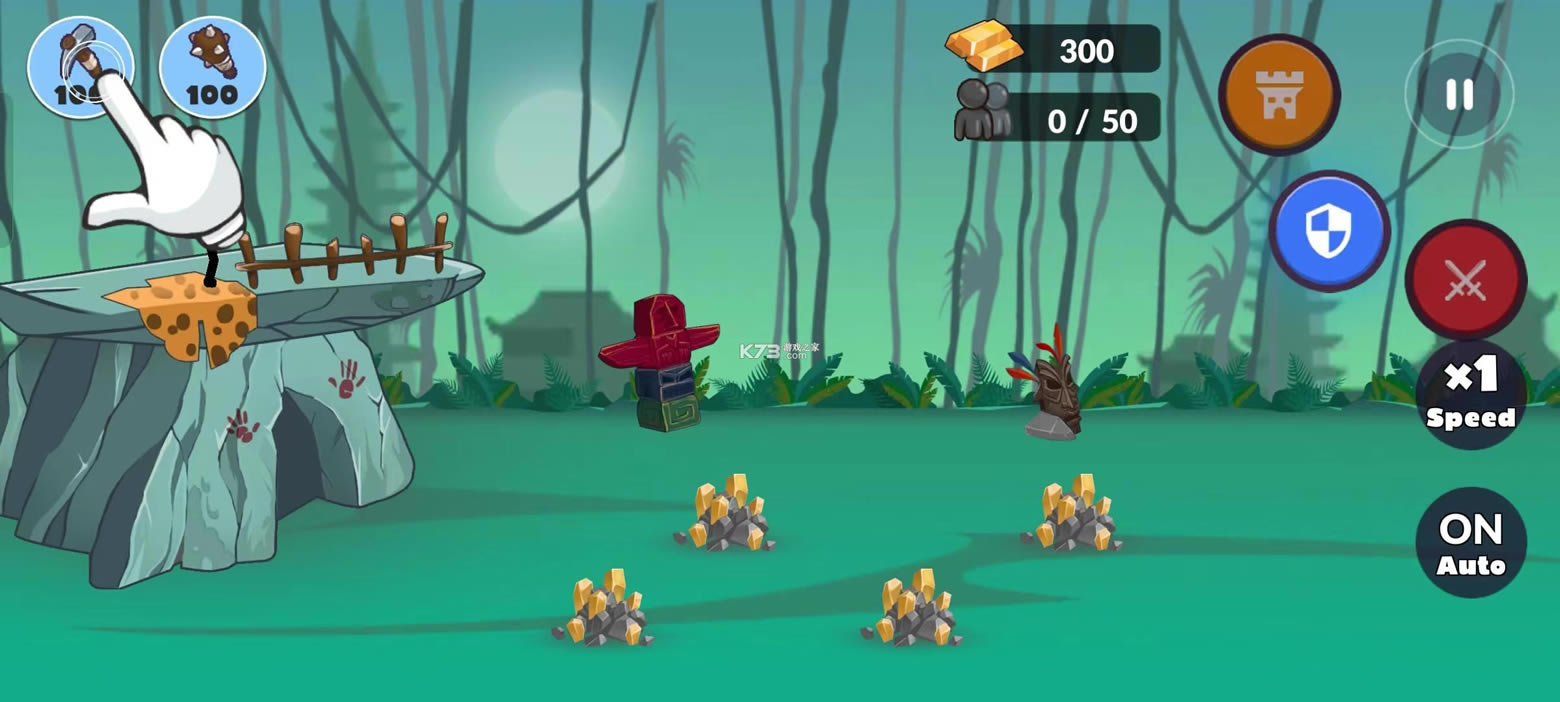Change the x1 Speed setting
Screen dimensions: 1560x702
(1471, 395)
